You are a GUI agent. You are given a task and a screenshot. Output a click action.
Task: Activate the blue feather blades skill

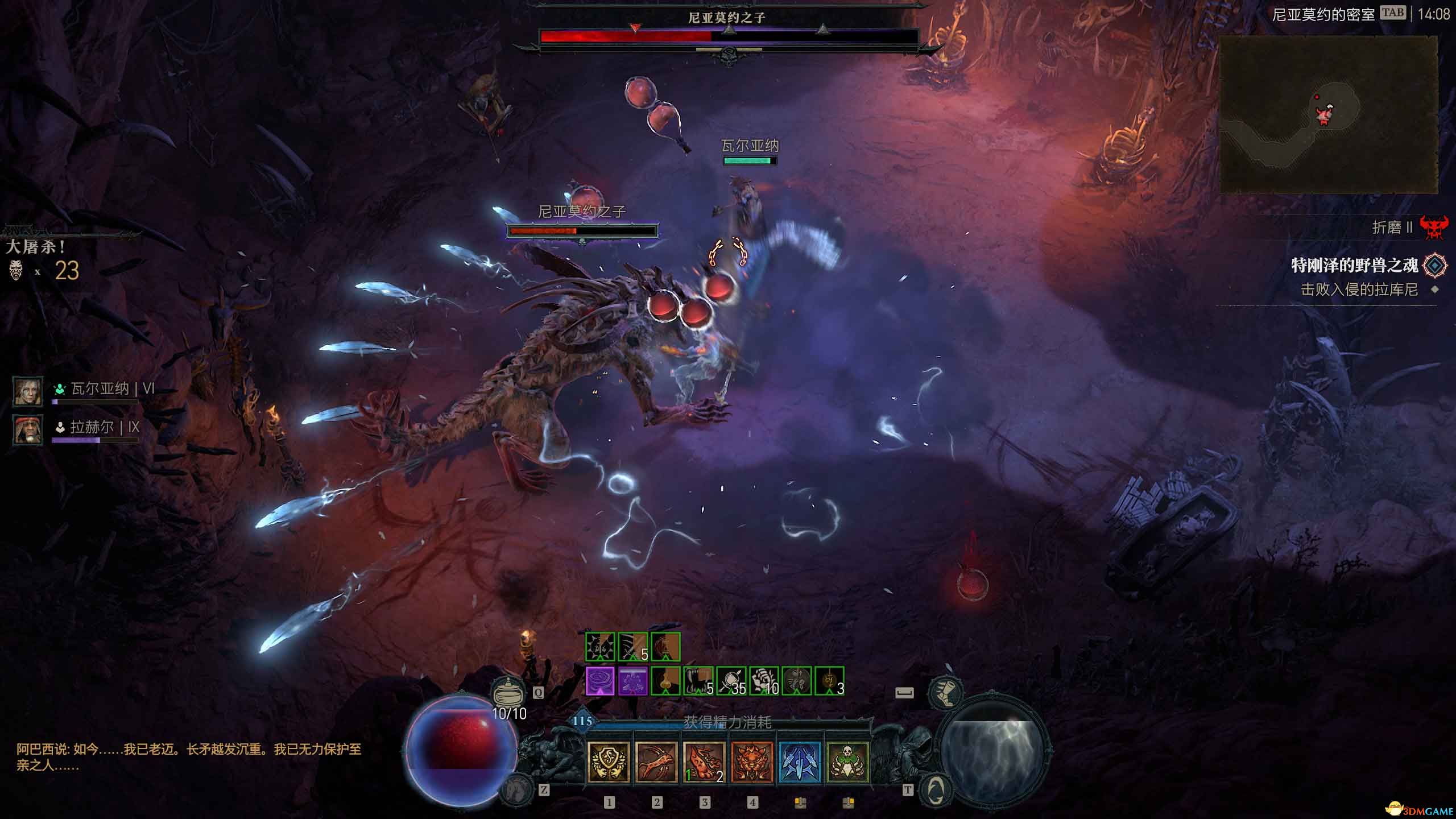click(799, 762)
